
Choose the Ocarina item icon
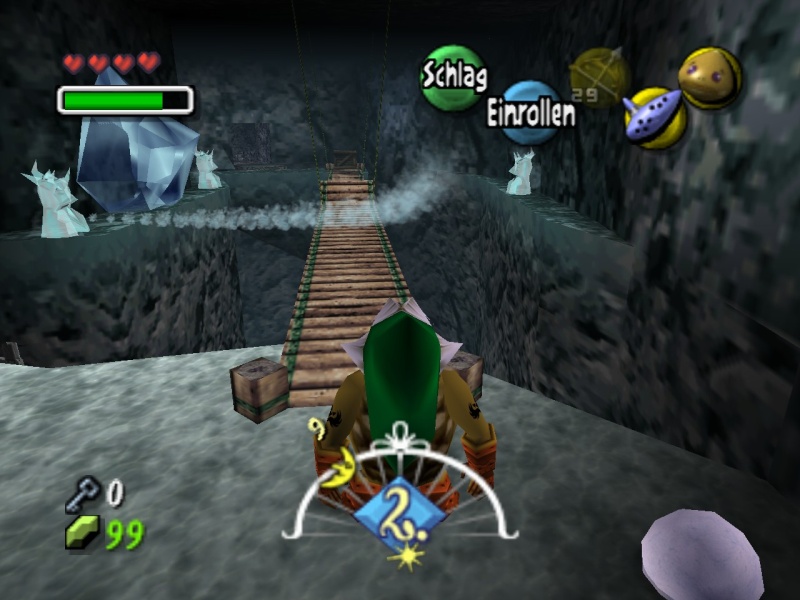click(x=655, y=117)
